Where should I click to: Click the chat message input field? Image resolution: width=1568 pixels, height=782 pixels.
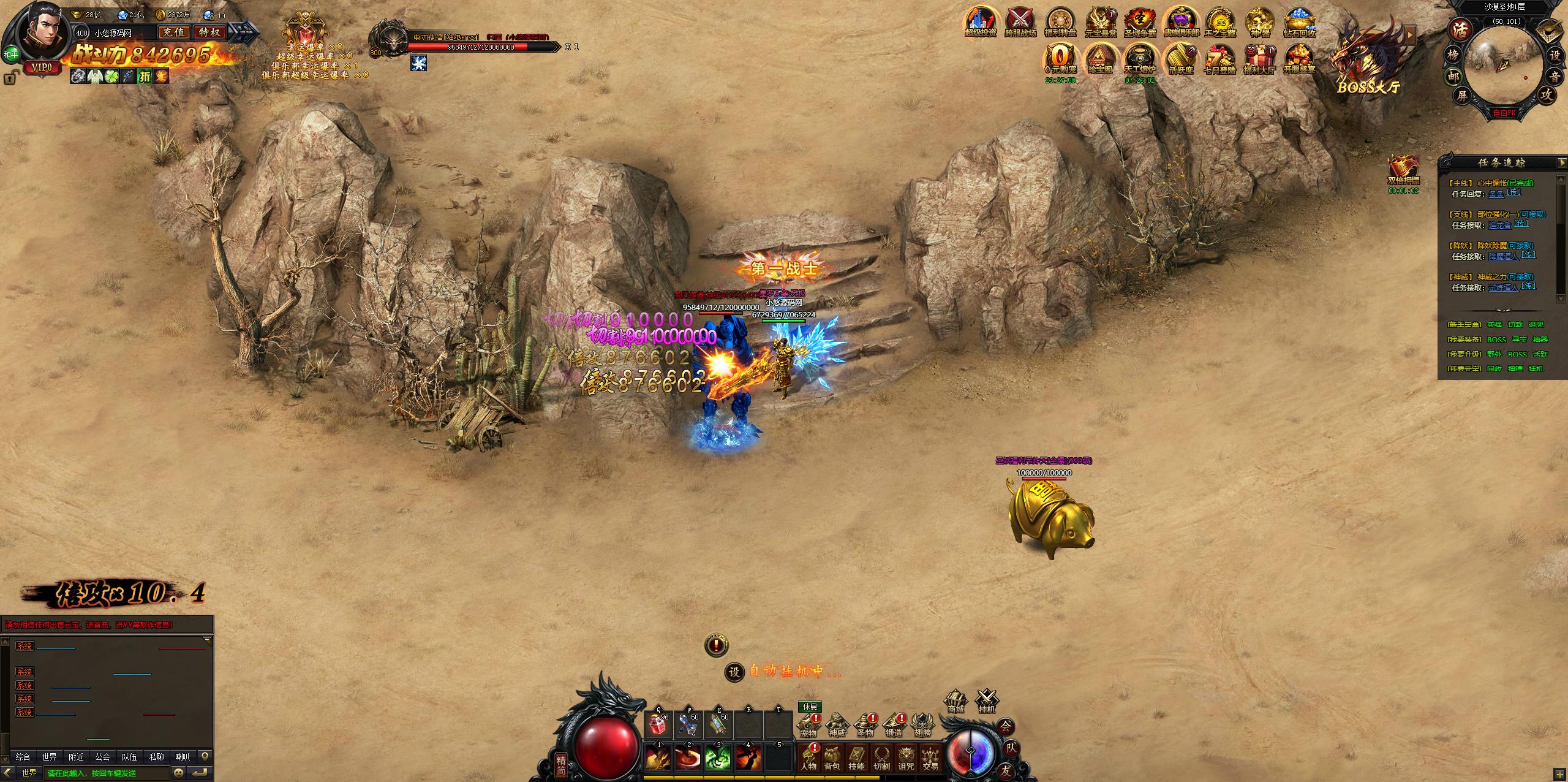107,773
